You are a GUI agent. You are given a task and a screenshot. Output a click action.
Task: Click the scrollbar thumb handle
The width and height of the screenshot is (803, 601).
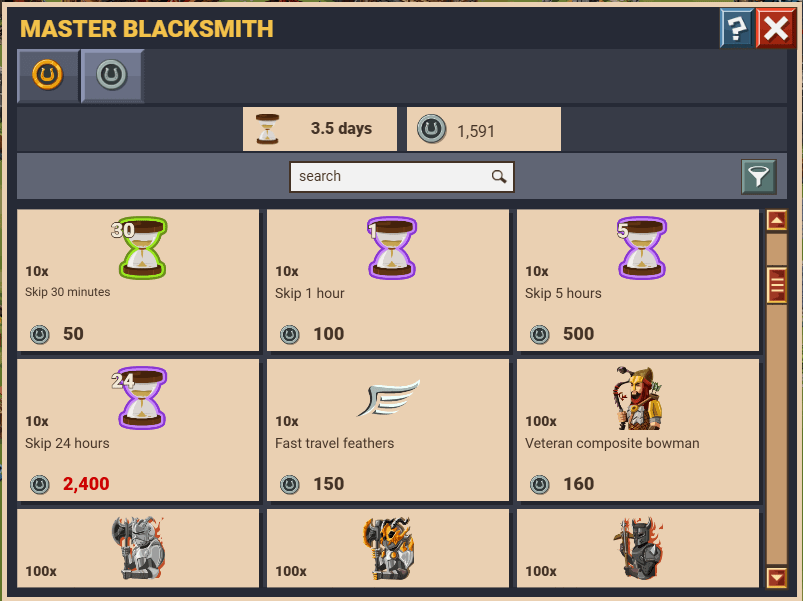click(777, 286)
